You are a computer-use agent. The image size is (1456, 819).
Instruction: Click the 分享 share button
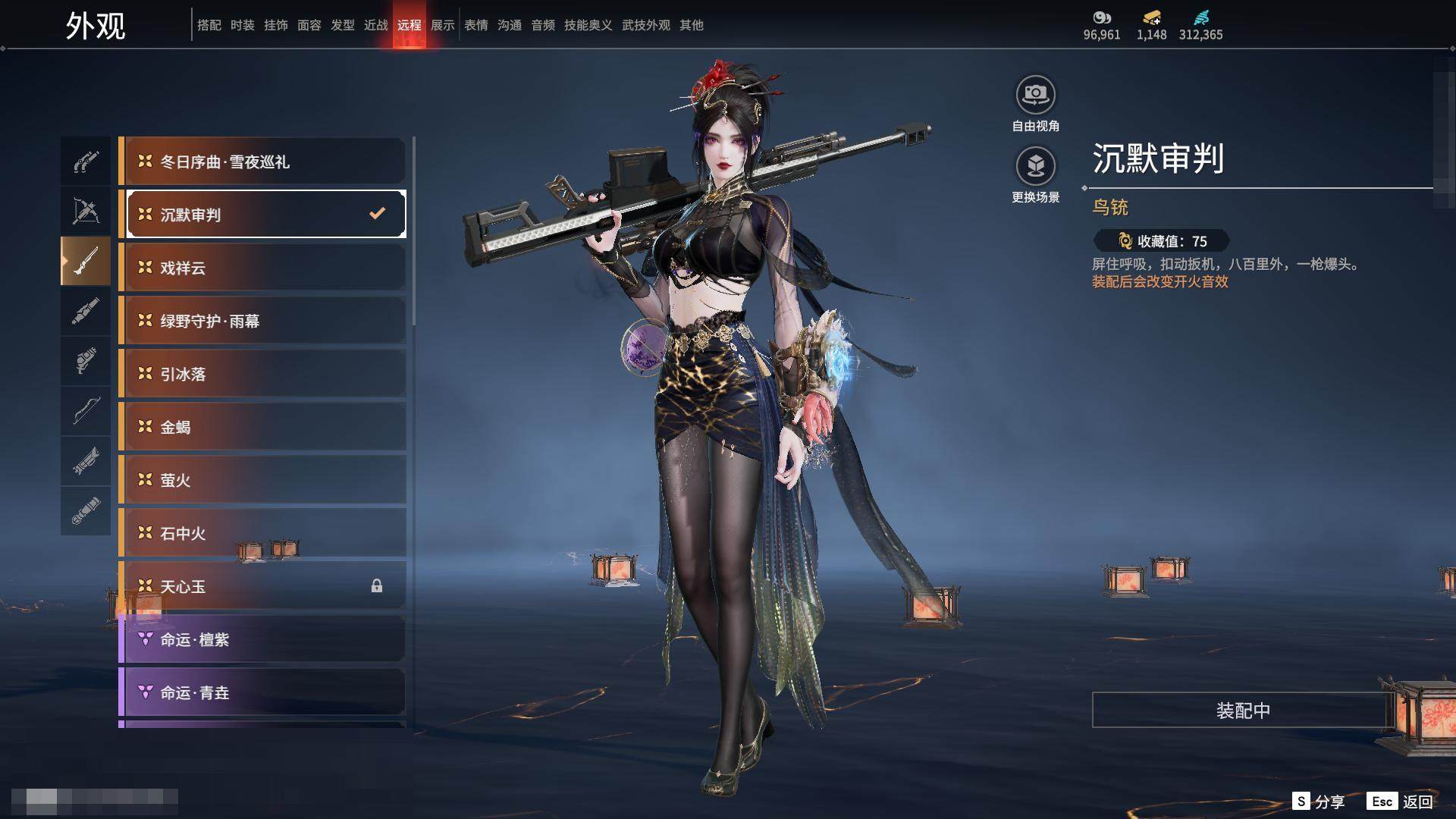(1319, 802)
